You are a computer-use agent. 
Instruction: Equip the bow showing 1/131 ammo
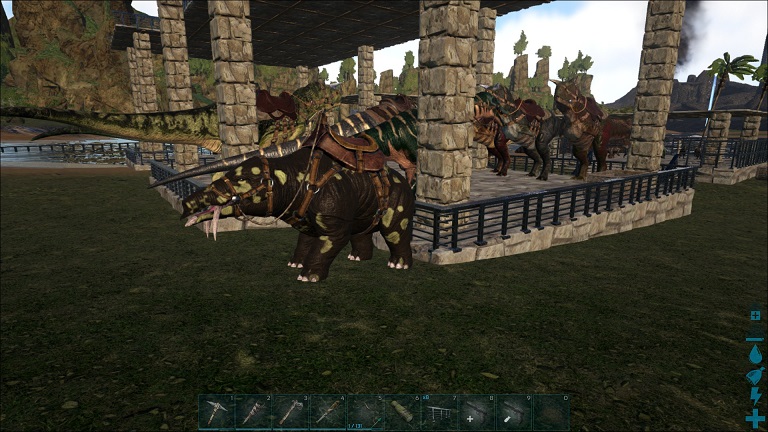(365, 412)
